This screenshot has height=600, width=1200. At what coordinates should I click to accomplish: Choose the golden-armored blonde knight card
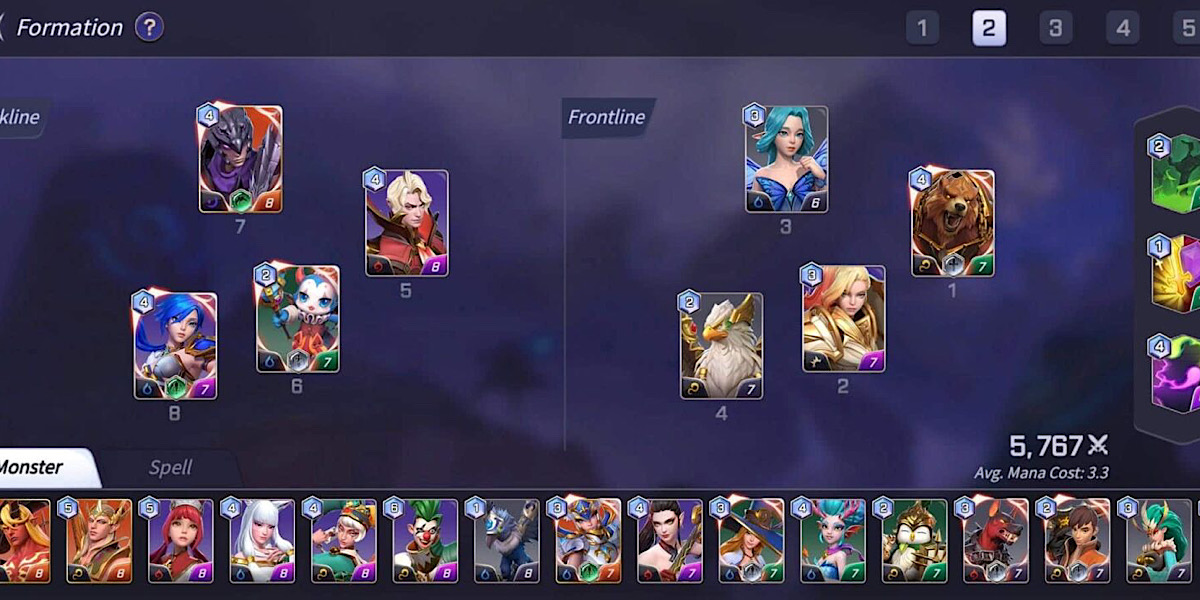click(843, 319)
